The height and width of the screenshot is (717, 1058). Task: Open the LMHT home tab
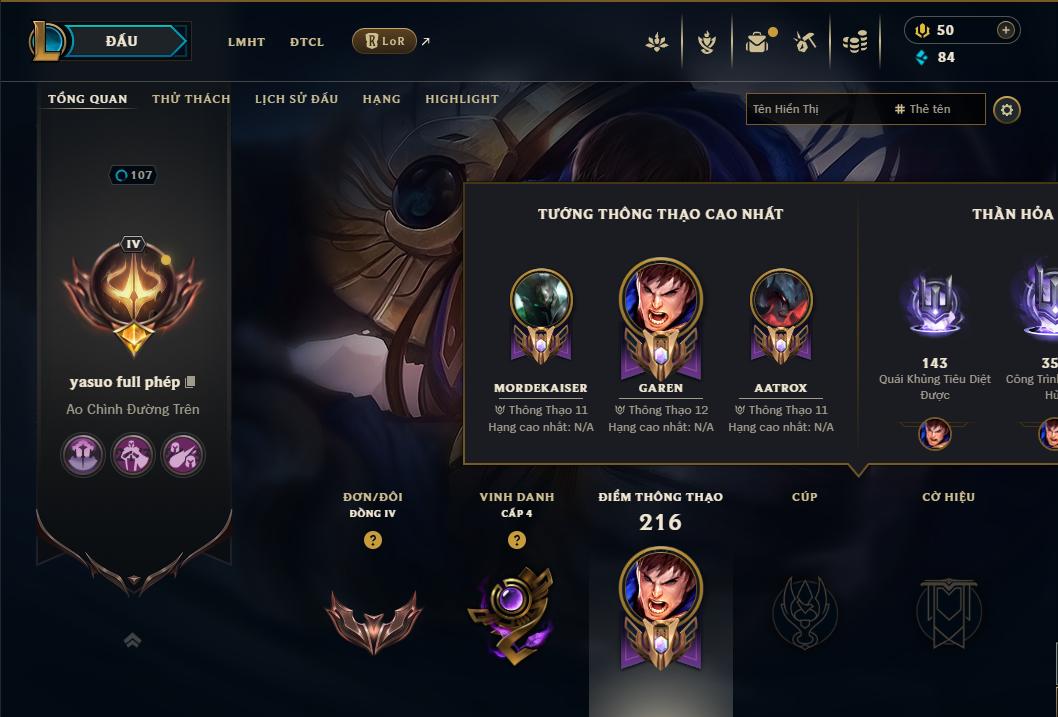[246, 42]
